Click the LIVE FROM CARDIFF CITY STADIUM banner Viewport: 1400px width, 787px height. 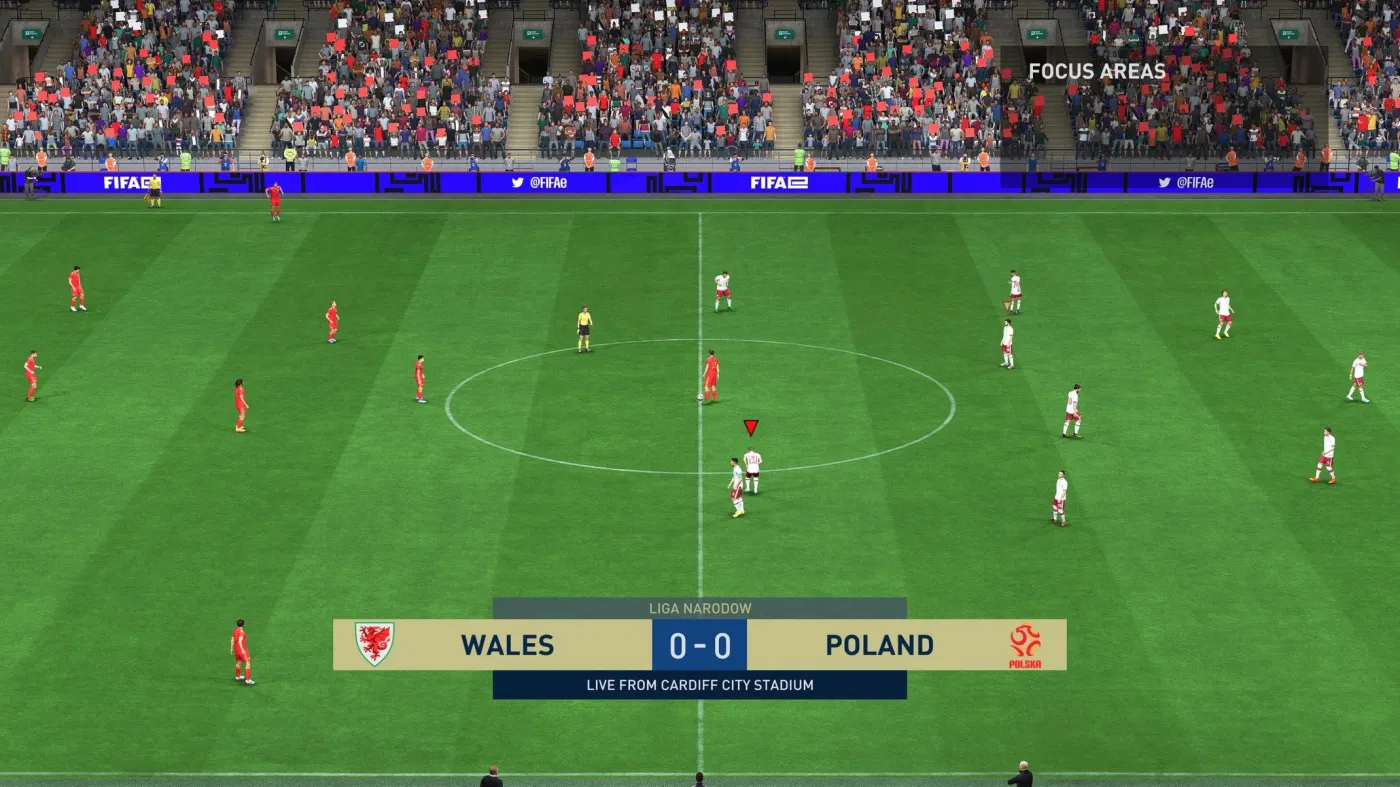point(700,684)
